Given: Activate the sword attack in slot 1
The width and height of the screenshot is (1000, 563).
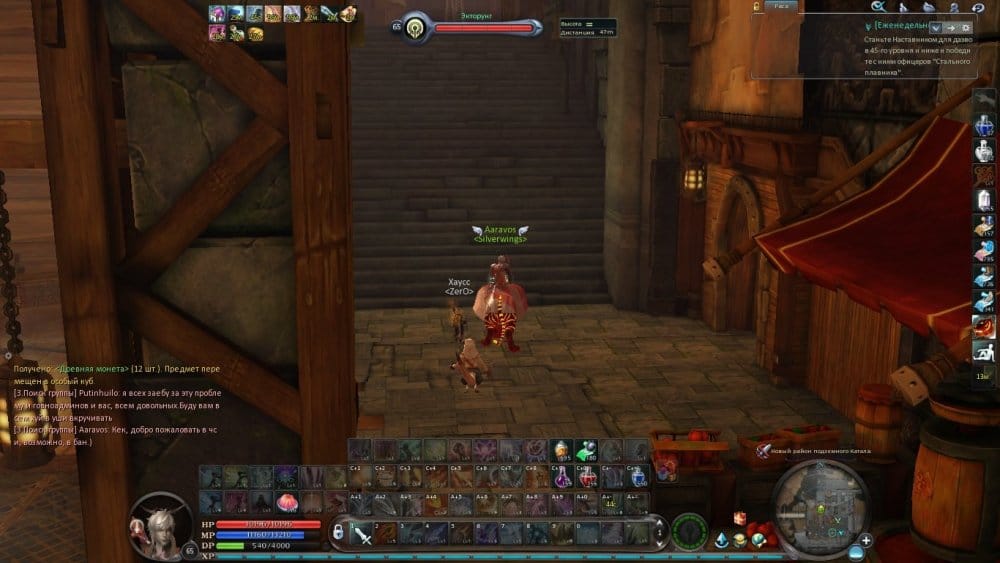Looking at the screenshot, I should pos(362,534).
